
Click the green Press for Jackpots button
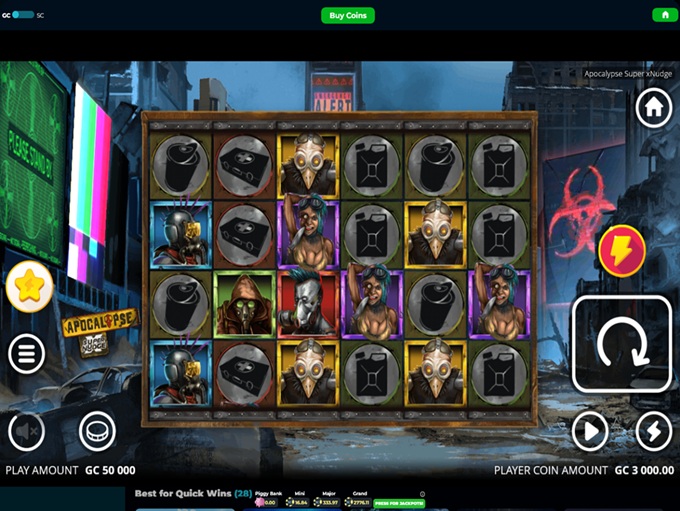(x=399, y=503)
